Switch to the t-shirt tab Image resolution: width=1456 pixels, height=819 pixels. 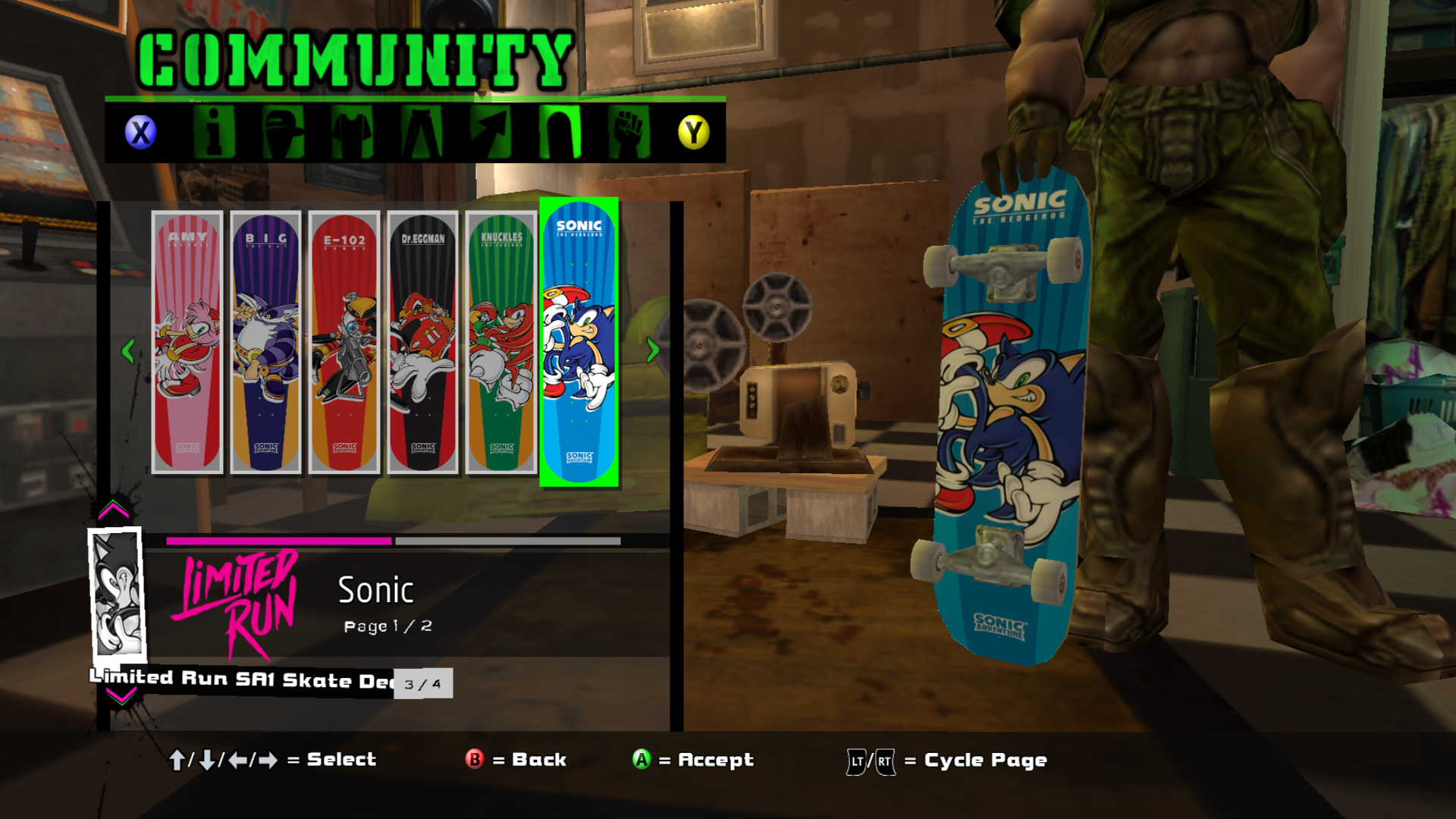pos(352,132)
